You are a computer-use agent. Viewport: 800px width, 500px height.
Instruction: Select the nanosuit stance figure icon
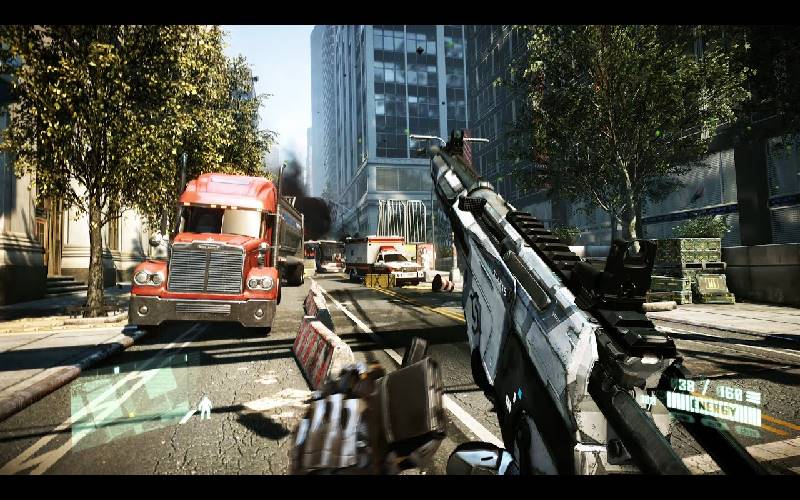205,407
